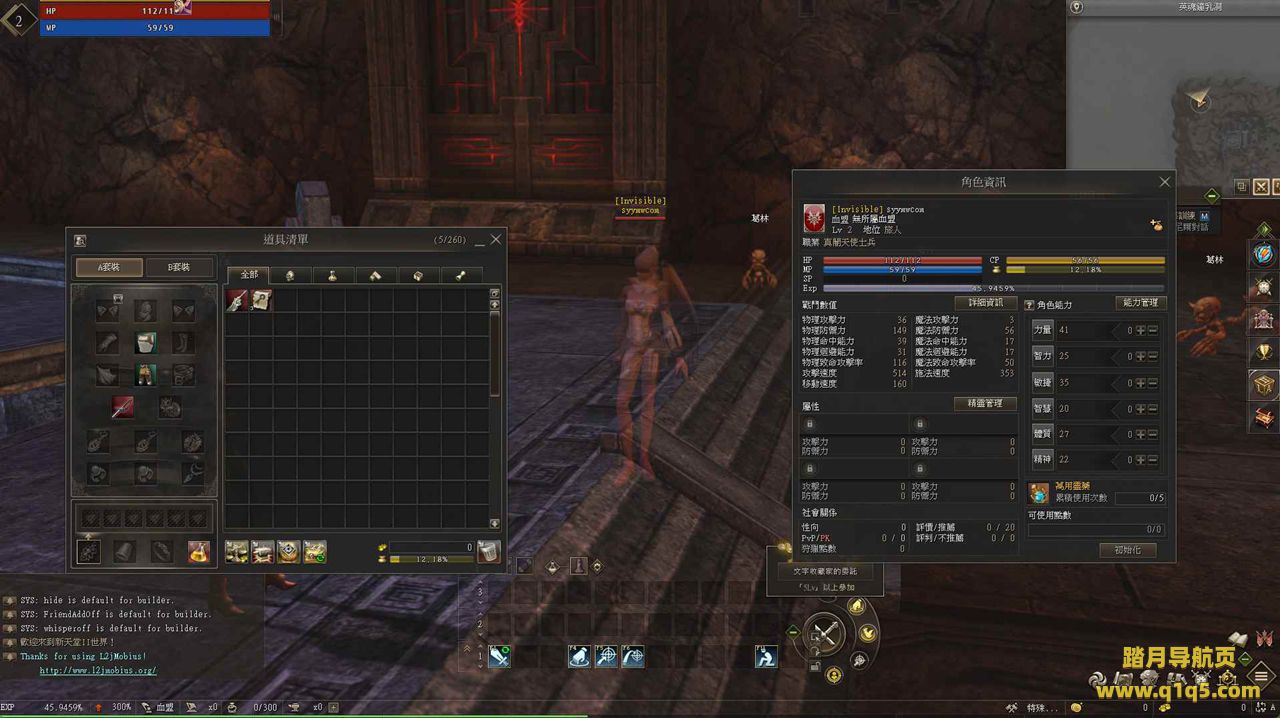Select the red spear item in inventory

pyautogui.click(x=237, y=300)
